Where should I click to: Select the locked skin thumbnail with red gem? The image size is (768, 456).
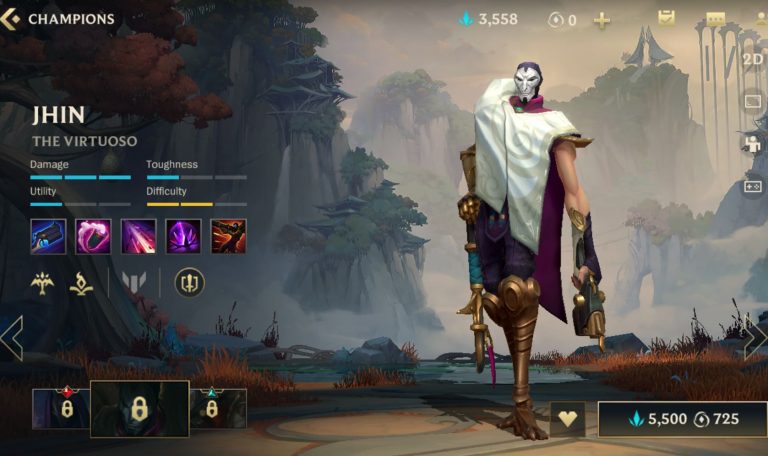point(60,408)
